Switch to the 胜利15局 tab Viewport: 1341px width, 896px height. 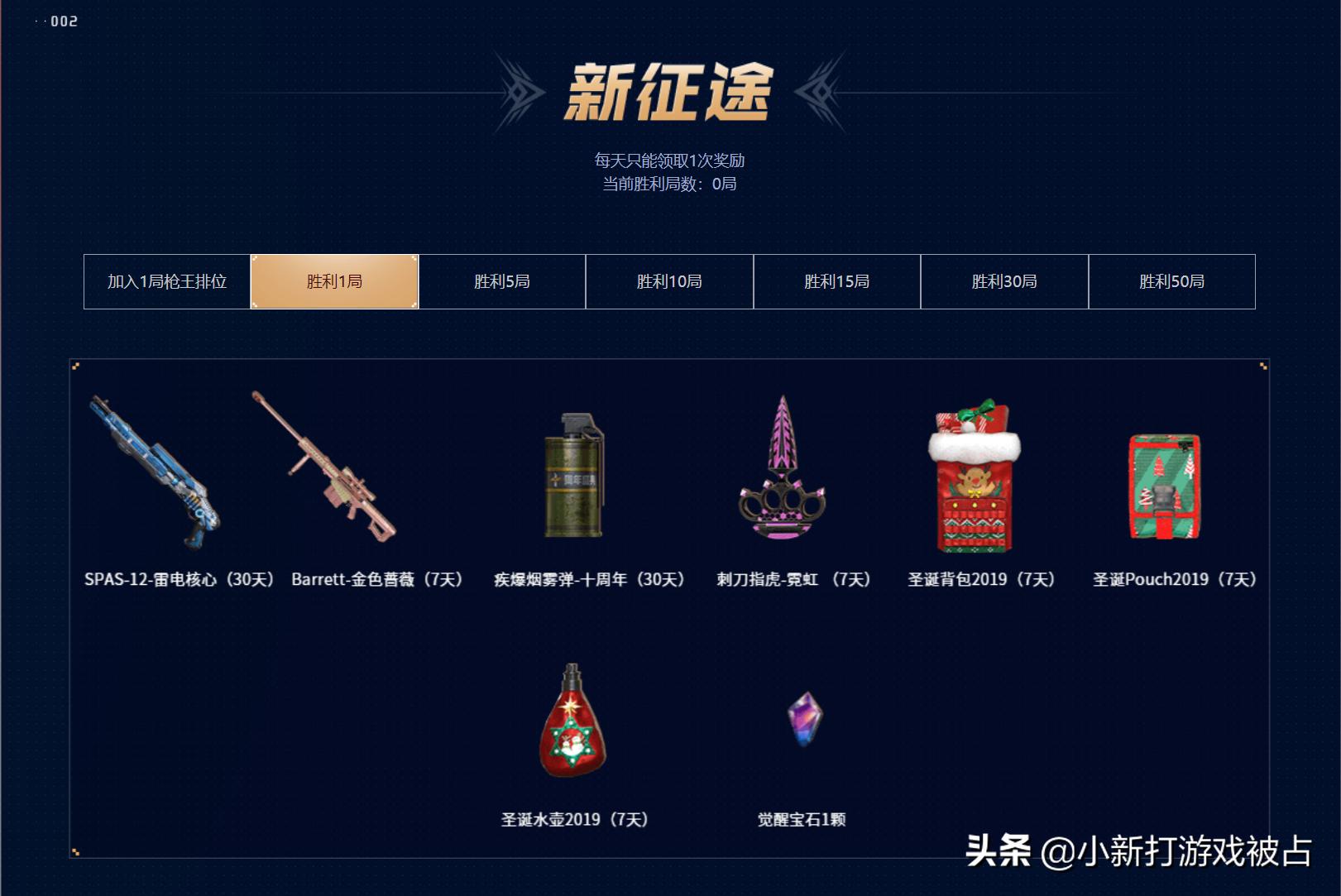click(x=836, y=281)
